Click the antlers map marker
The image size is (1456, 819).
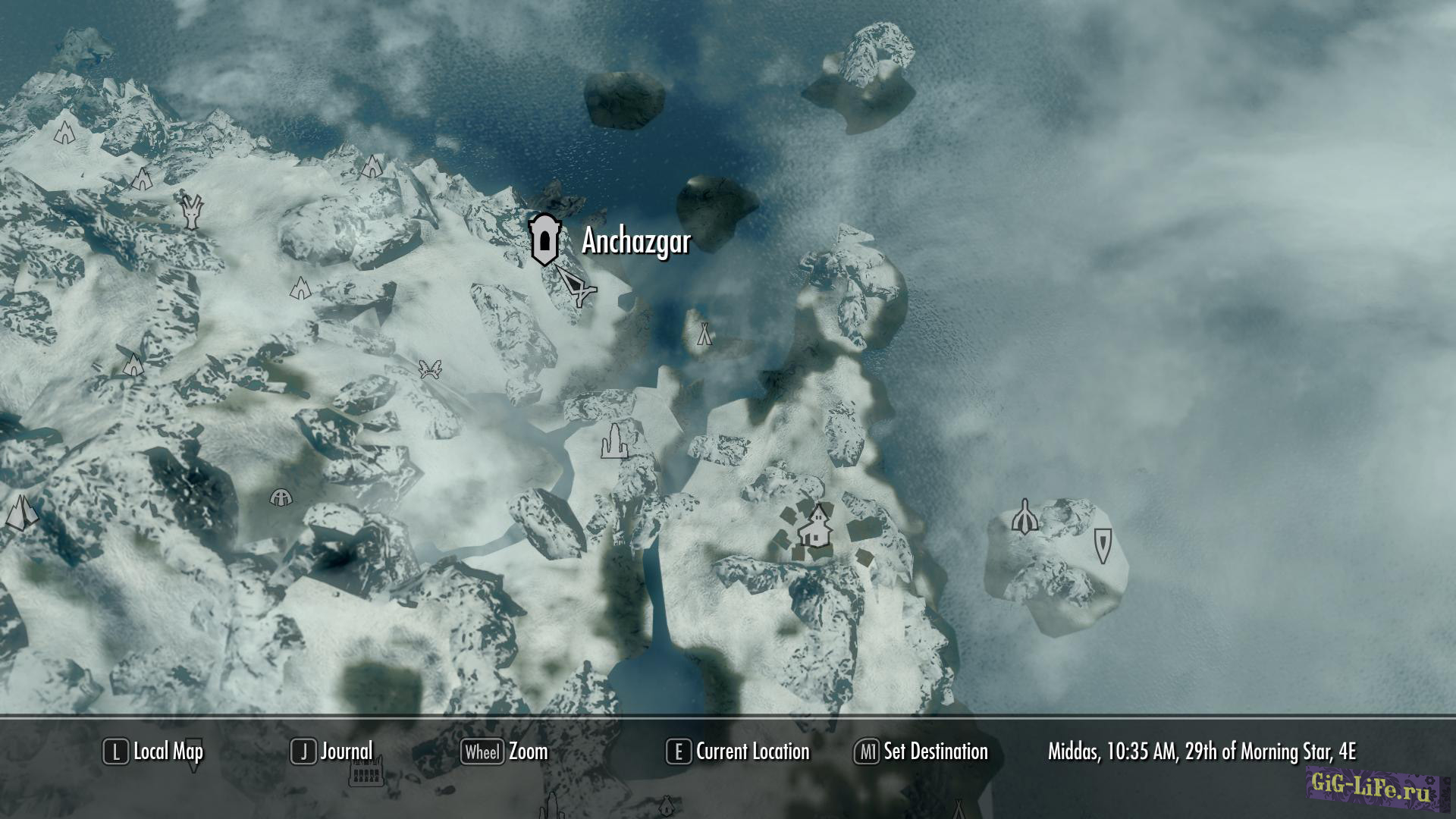[430, 369]
